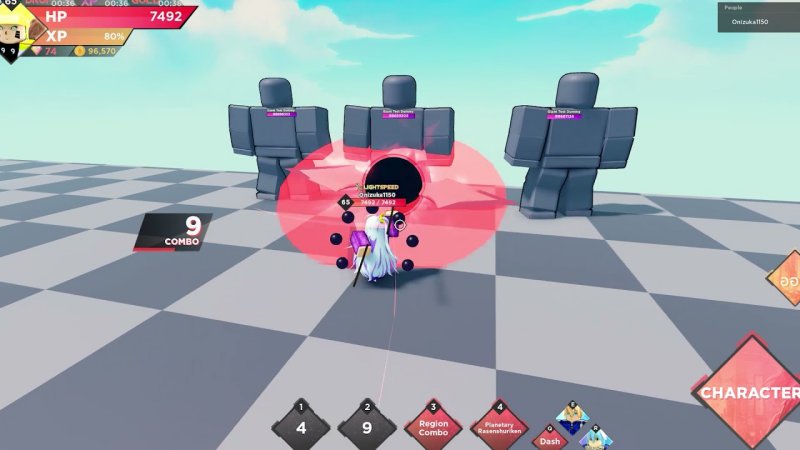The image size is (800, 450).
Task: Activate the Region Combo ability
Action: coord(433,427)
